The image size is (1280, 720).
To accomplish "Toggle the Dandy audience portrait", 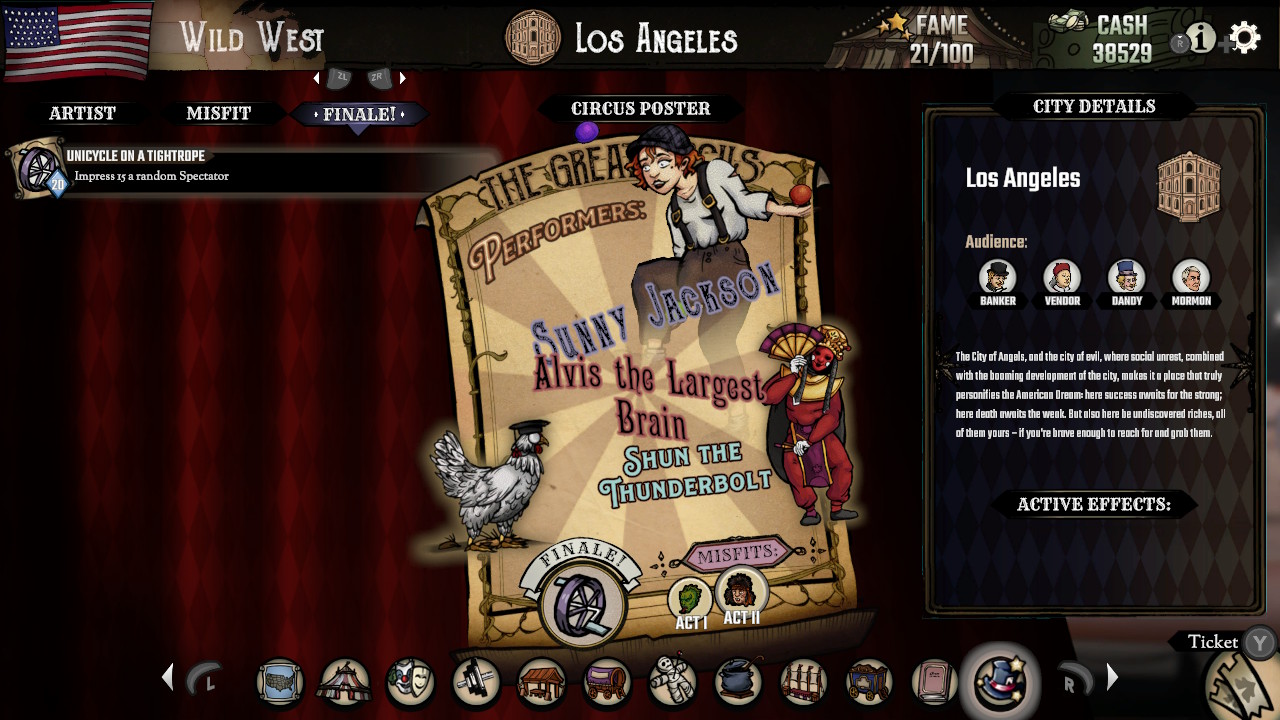I will [x=1126, y=278].
